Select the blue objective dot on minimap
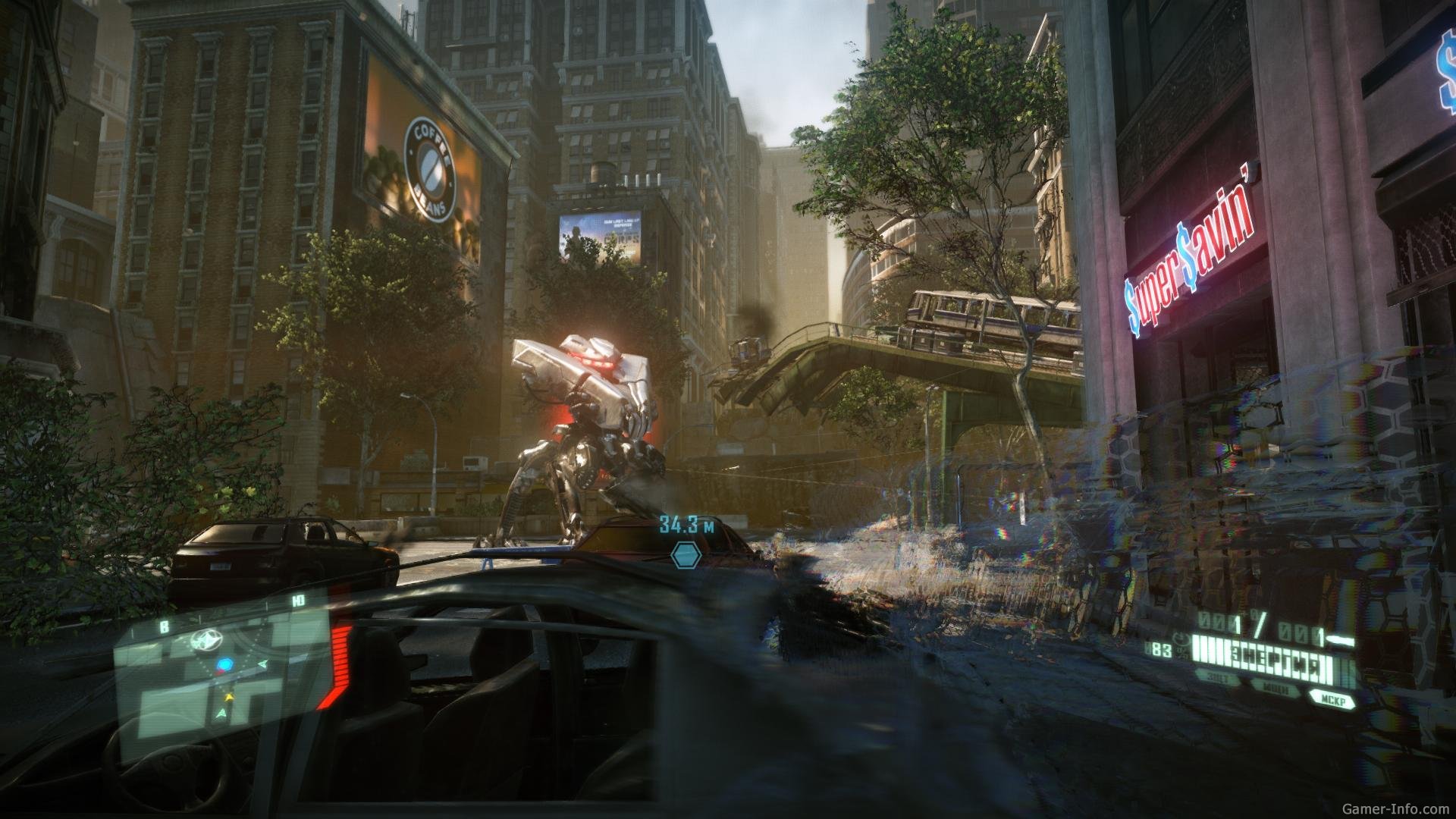This screenshot has width=1456, height=819. (224, 665)
